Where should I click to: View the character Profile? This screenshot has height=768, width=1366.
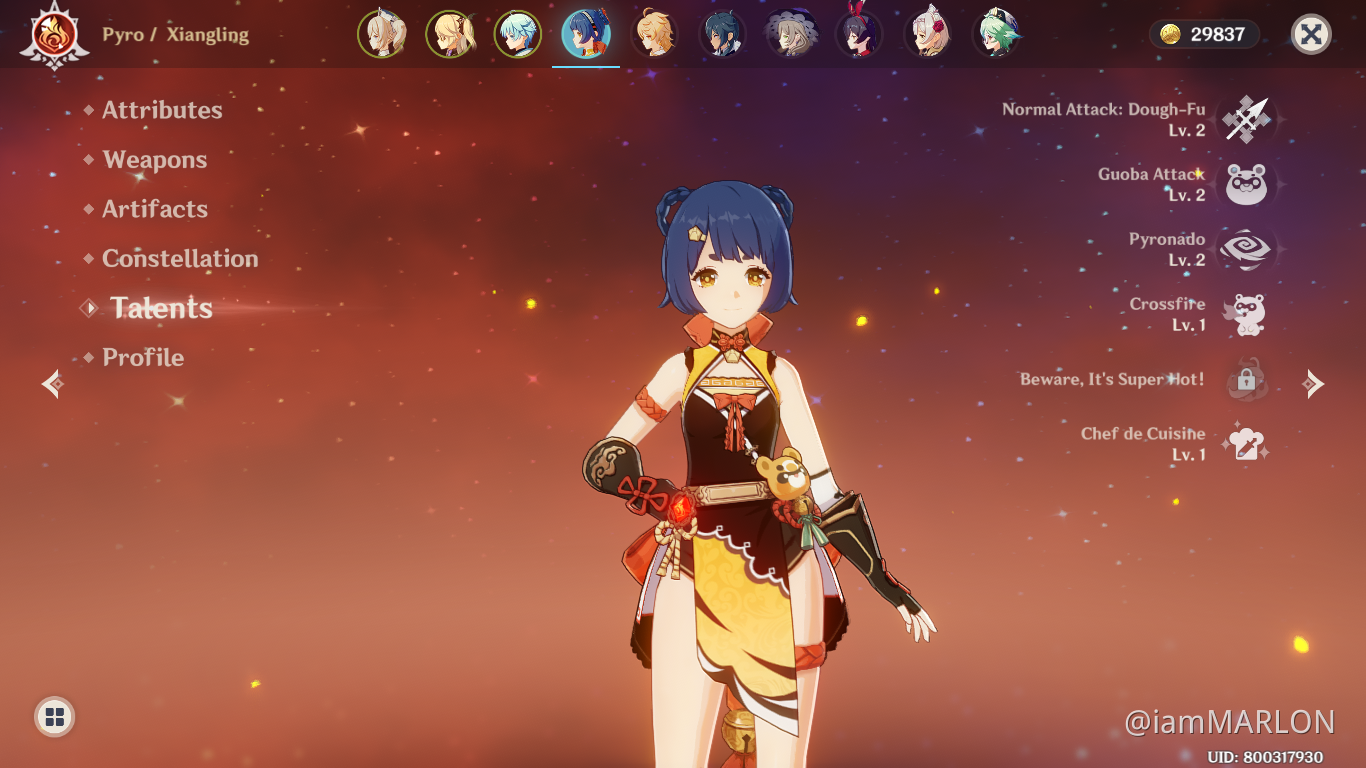(x=143, y=357)
